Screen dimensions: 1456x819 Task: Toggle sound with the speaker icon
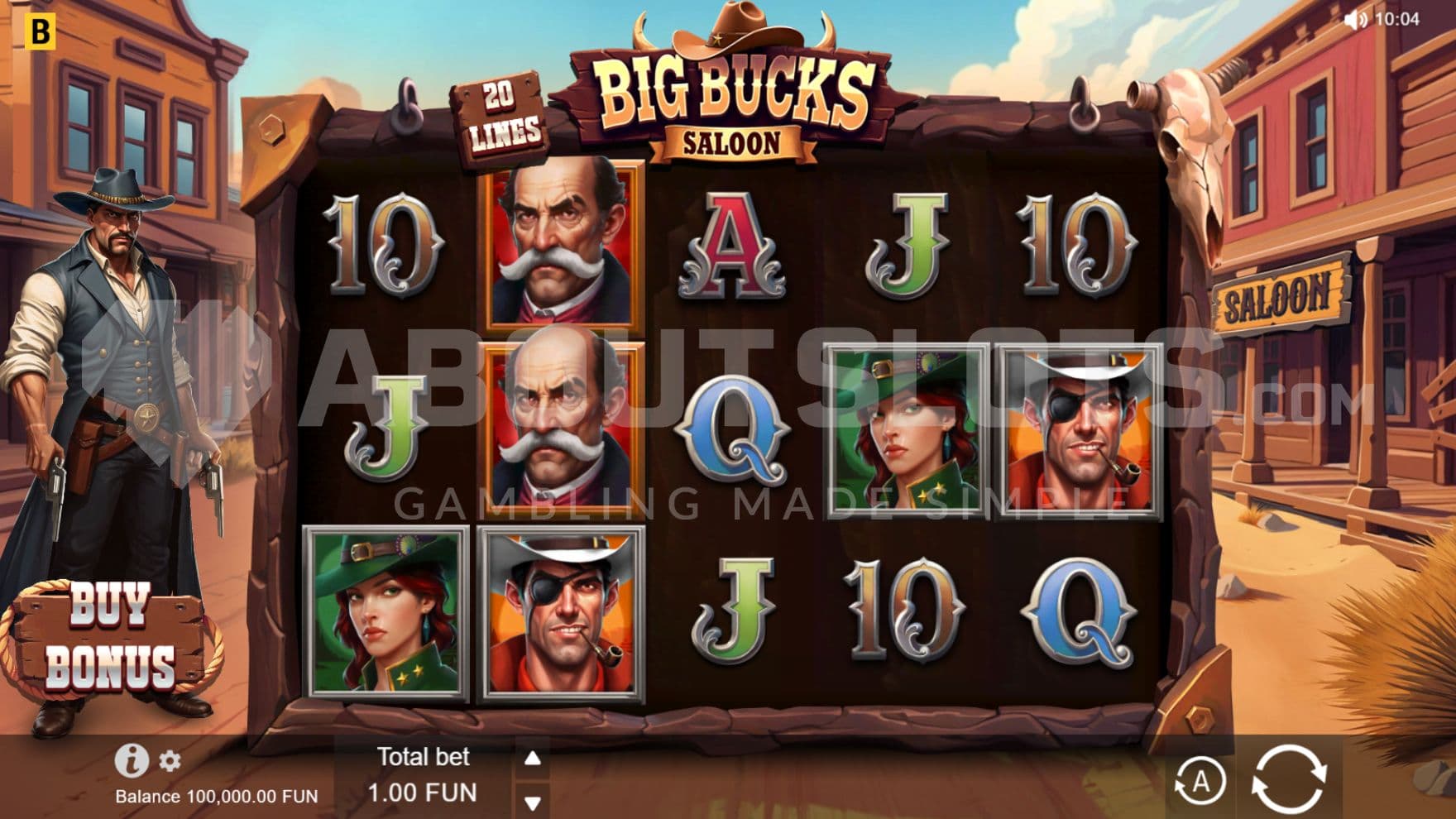[x=1355, y=20]
